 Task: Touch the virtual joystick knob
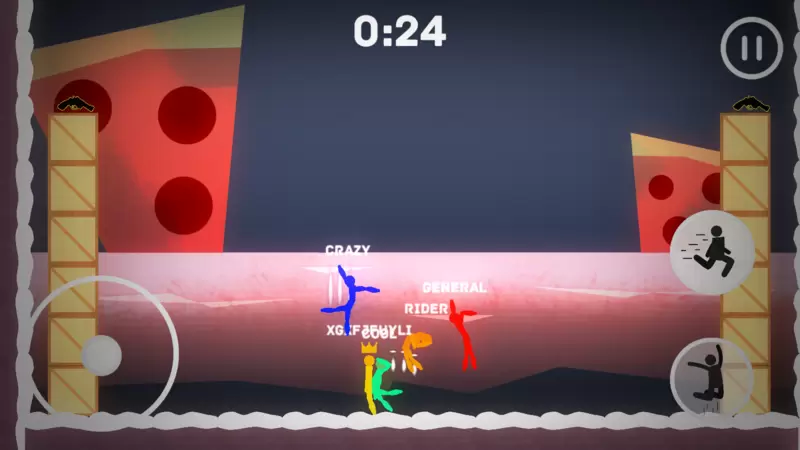(101, 355)
